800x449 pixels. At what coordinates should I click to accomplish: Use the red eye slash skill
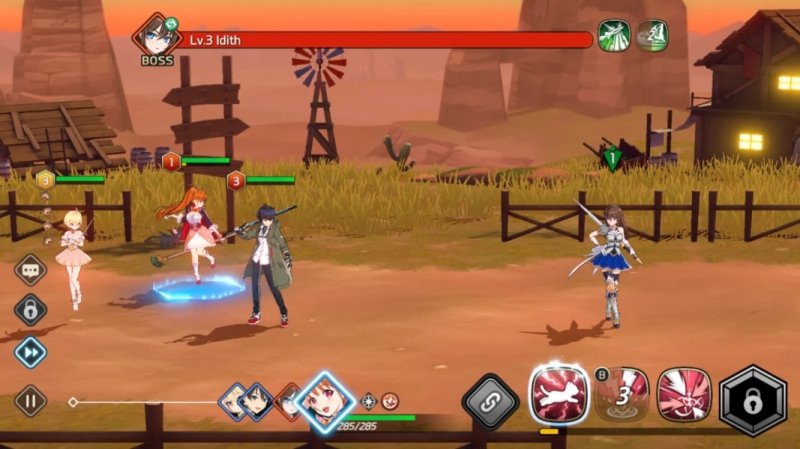point(684,395)
